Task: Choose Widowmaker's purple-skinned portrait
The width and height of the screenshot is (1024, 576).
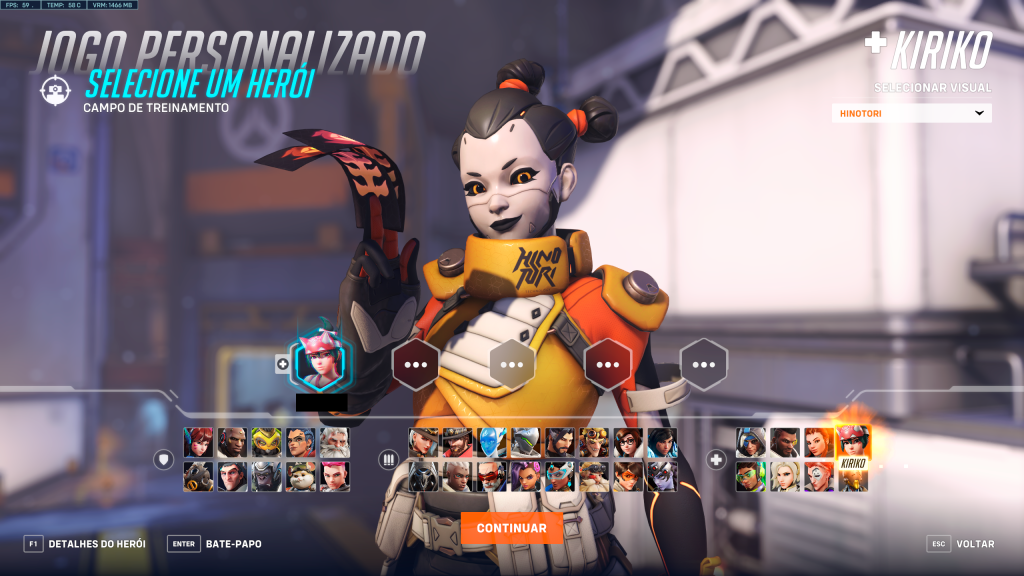Action: pyautogui.click(x=661, y=476)
